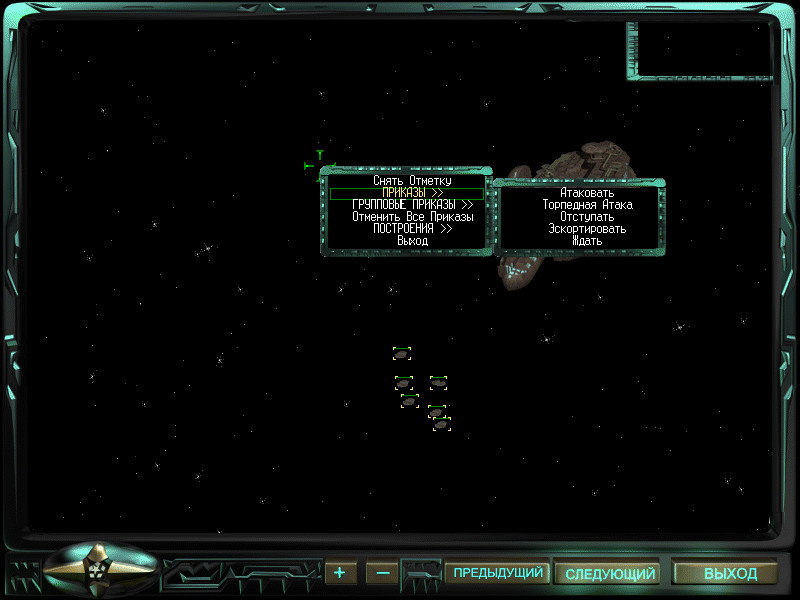Issue the "Атаковать" order

pos(587,193)
